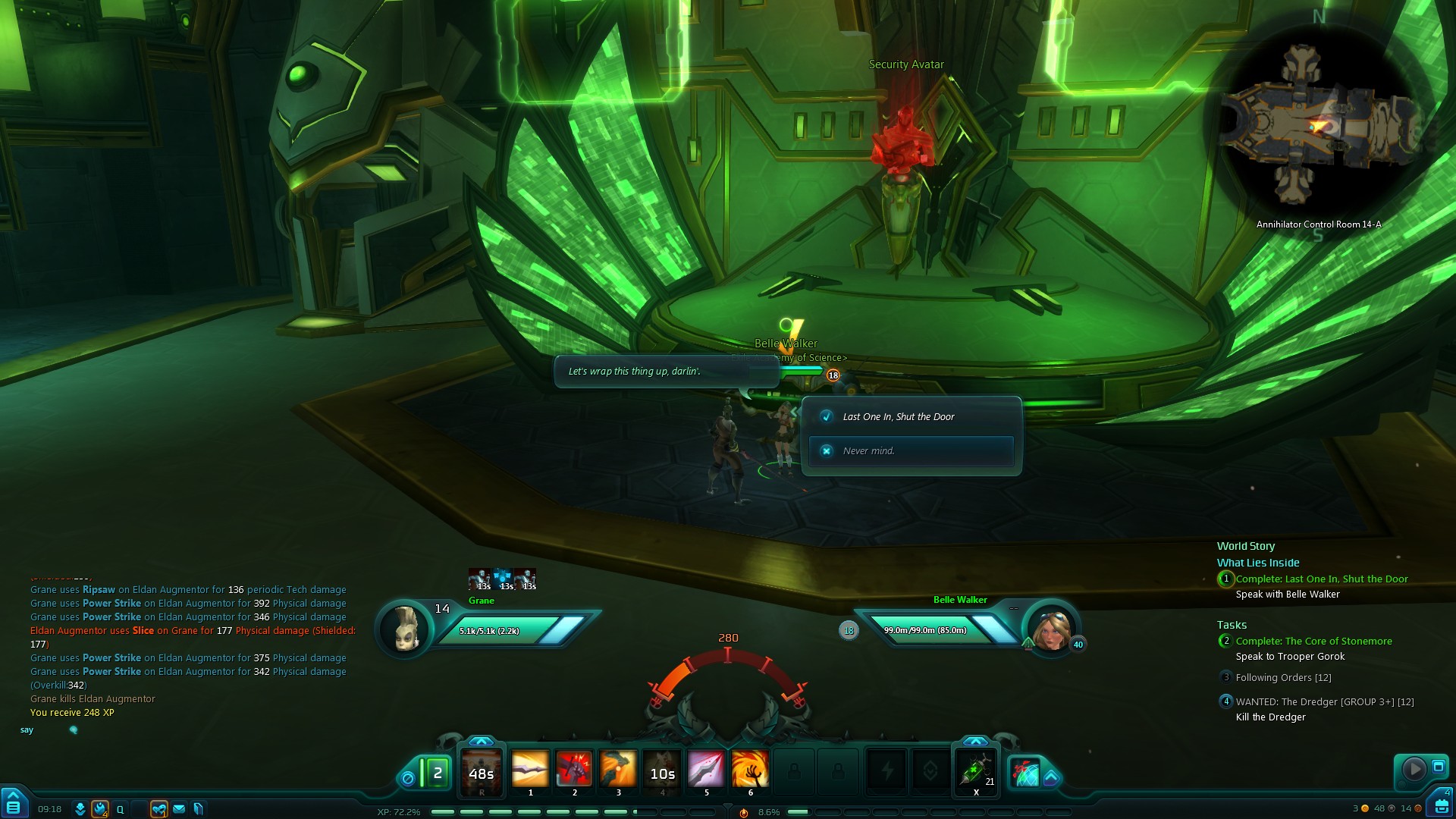Viewport: 1456px width, 819px height.
Task: Click the round play button by the tracker
Action: pyautogui.click(x=1414, y=769)
